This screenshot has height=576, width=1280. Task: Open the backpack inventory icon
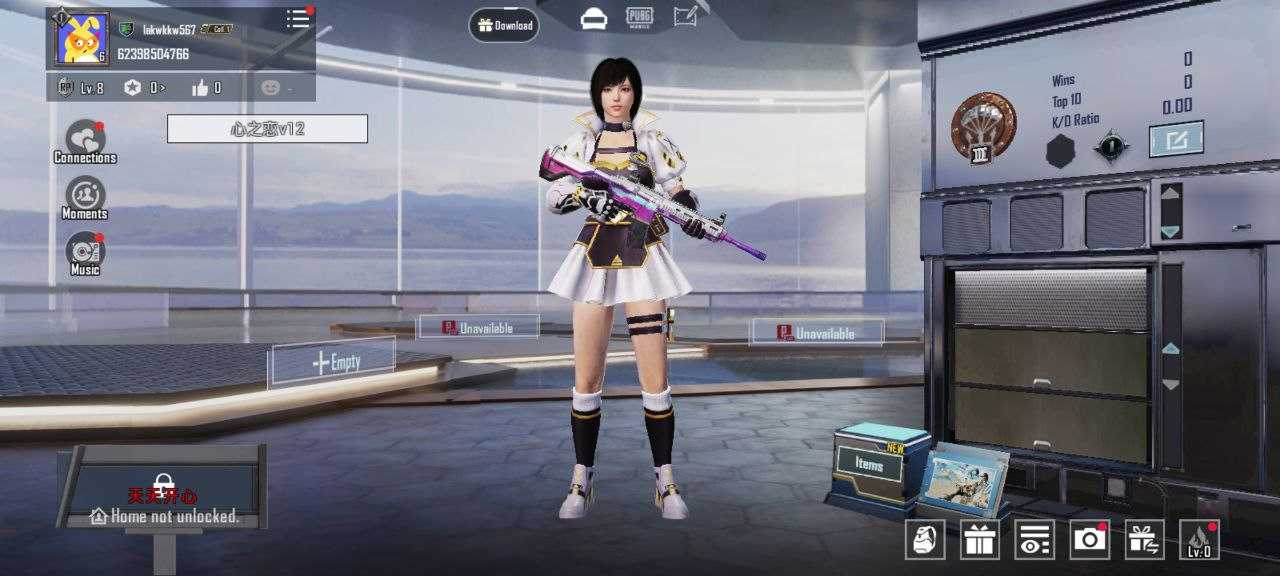click(925, 540)
